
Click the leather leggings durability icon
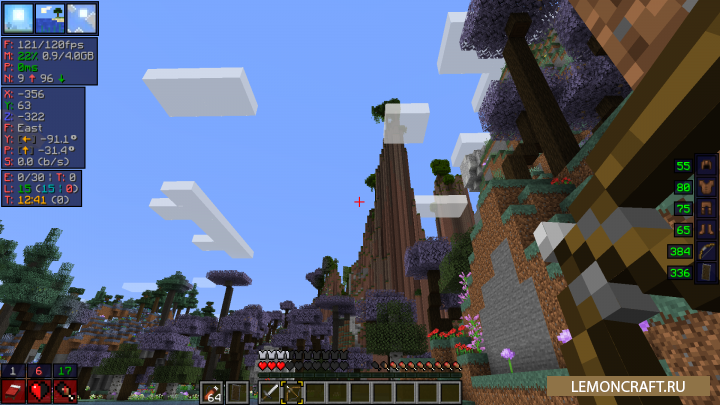708,209
